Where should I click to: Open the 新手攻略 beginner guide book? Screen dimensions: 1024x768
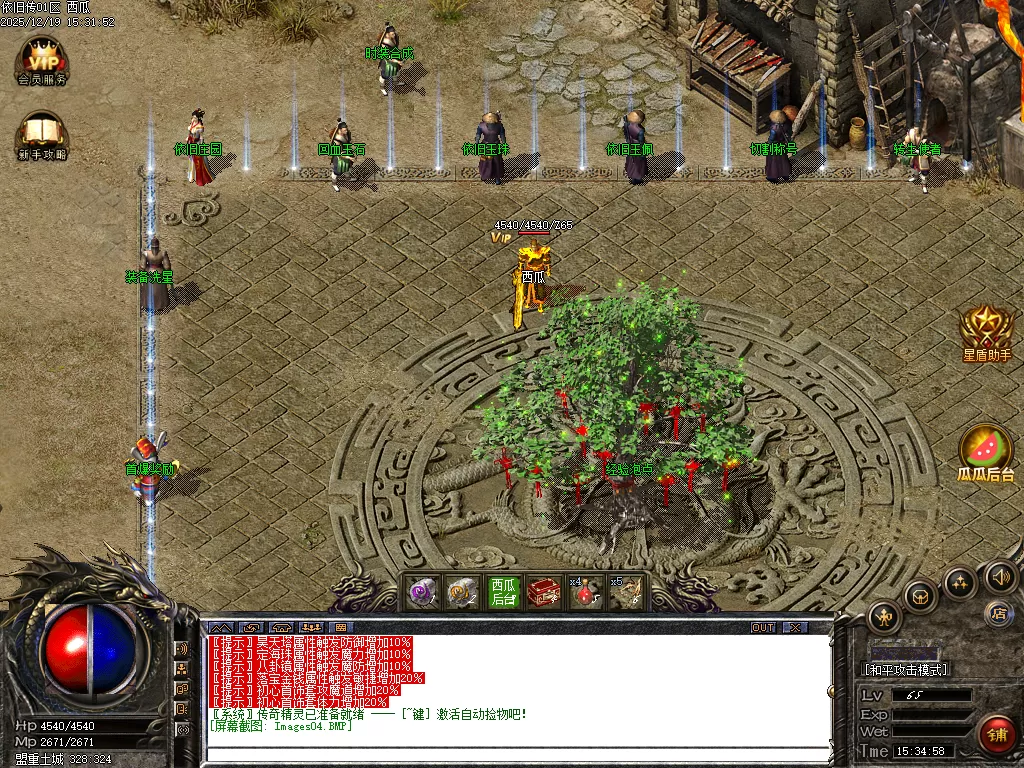[42, 135]
